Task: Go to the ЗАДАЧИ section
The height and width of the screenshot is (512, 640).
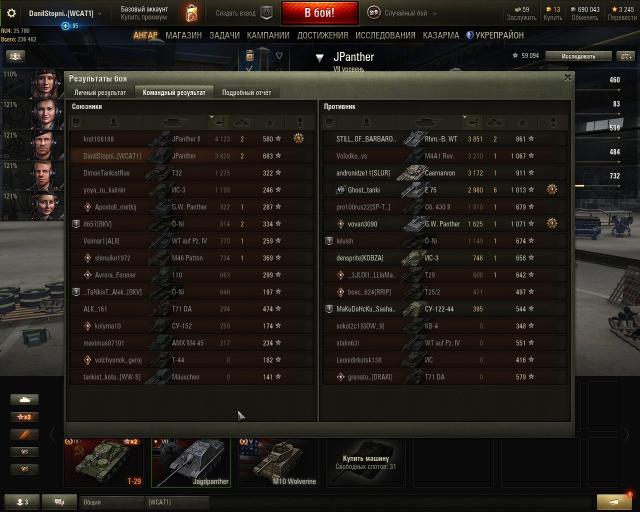Action: tap(224, 35)
